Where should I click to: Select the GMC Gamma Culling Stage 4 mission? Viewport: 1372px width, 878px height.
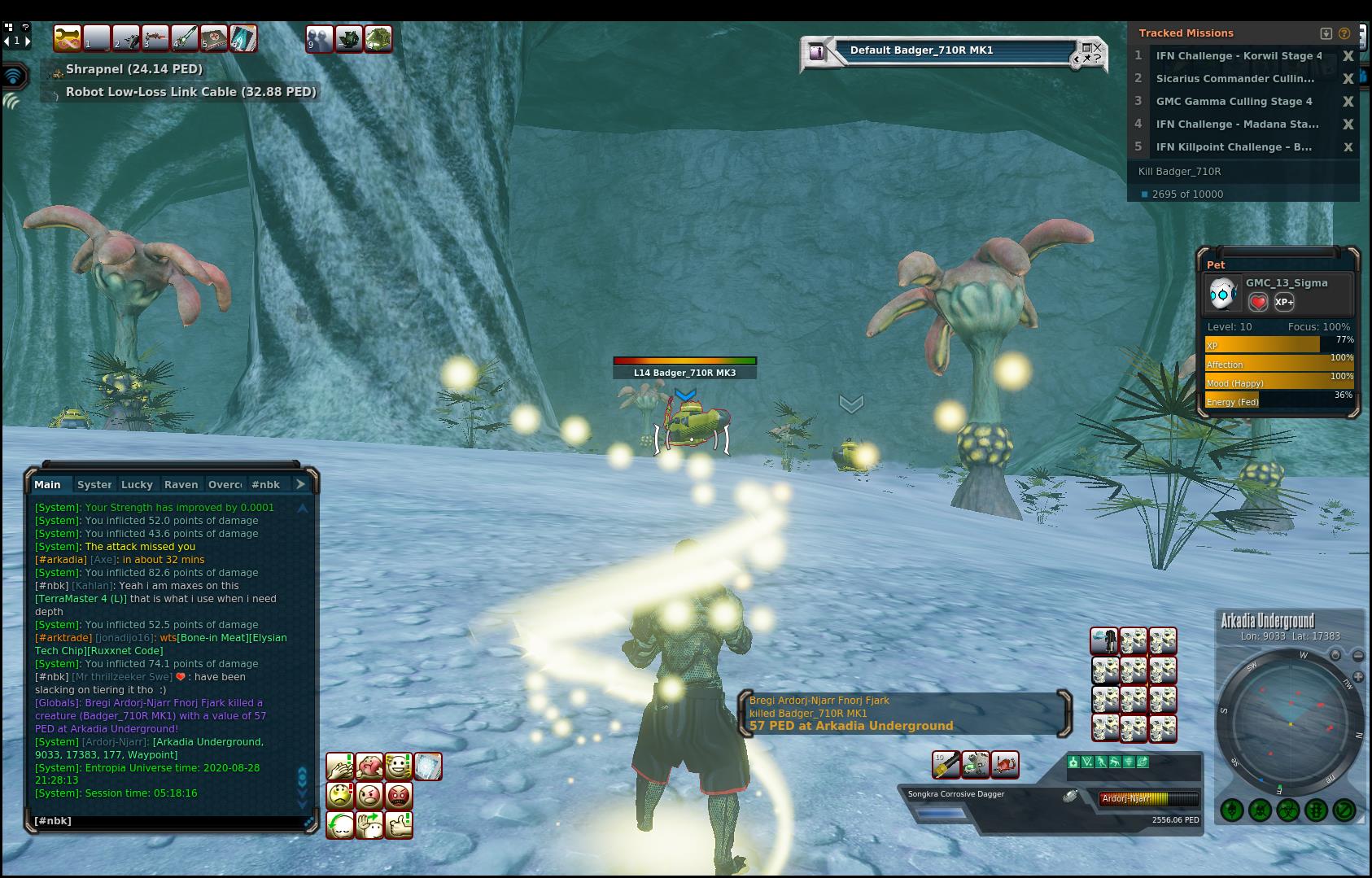tap(1234, 102)
